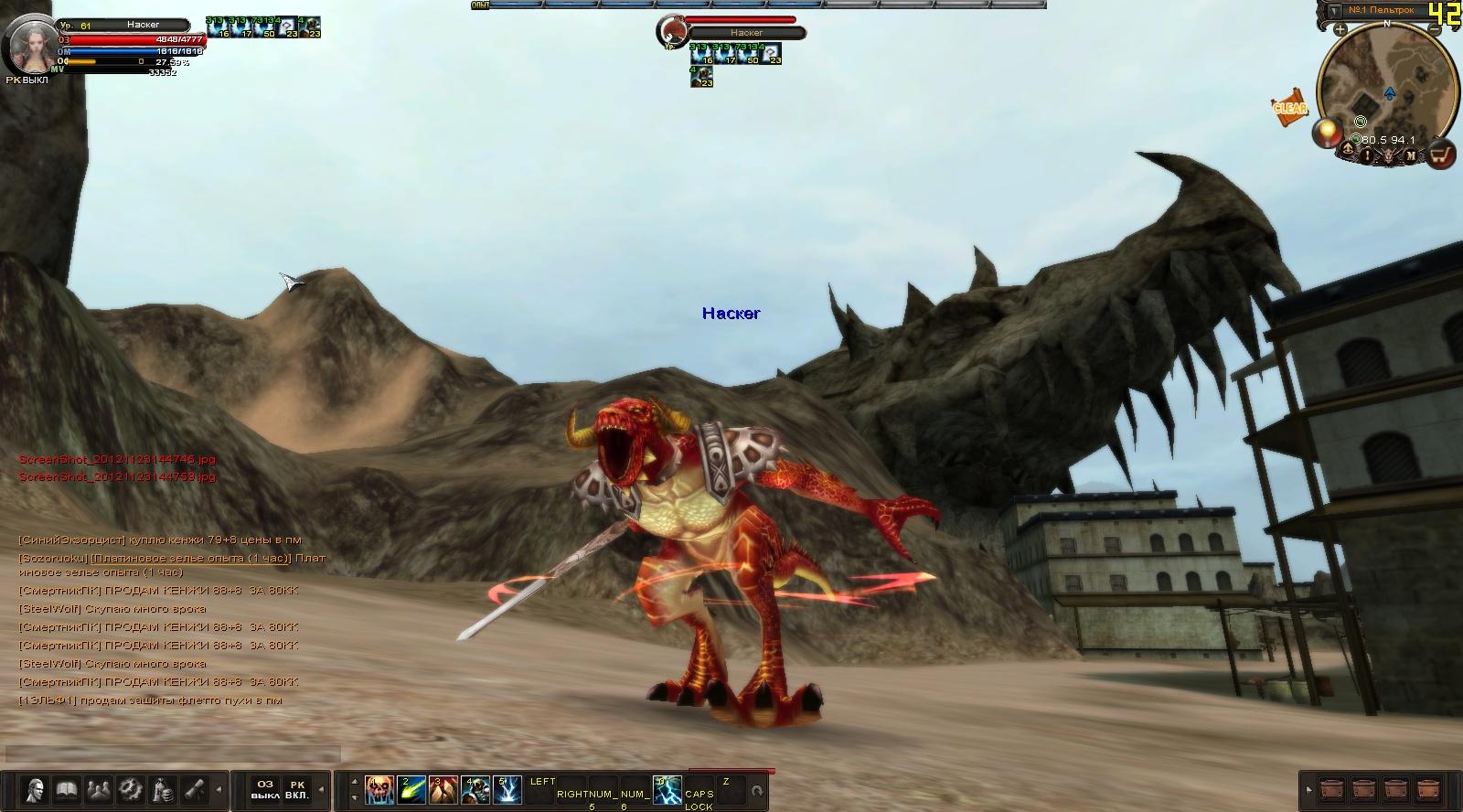
Task: Click the glowing light bulb hint button
Action: (x=1326, y=134)
